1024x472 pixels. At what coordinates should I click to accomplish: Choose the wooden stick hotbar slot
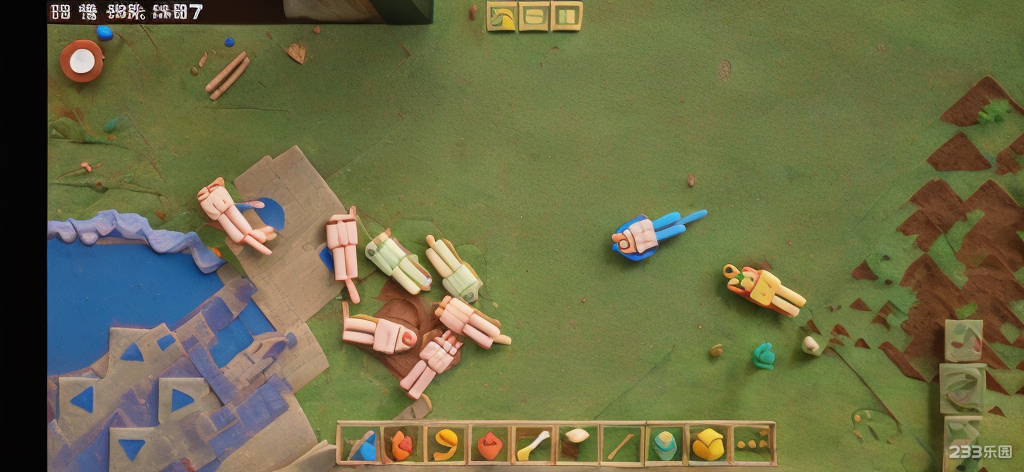[620, 444]
